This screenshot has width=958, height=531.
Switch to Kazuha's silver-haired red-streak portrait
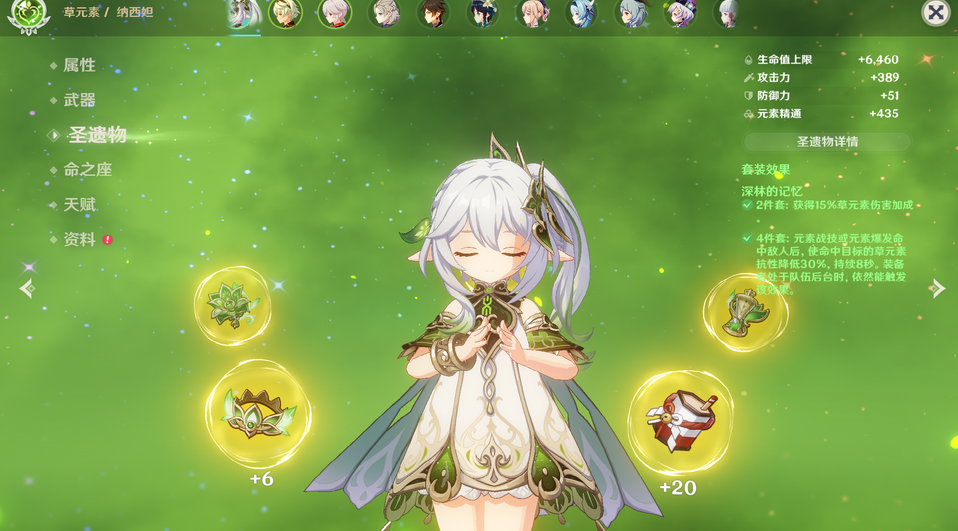click(x=334, y=14)
